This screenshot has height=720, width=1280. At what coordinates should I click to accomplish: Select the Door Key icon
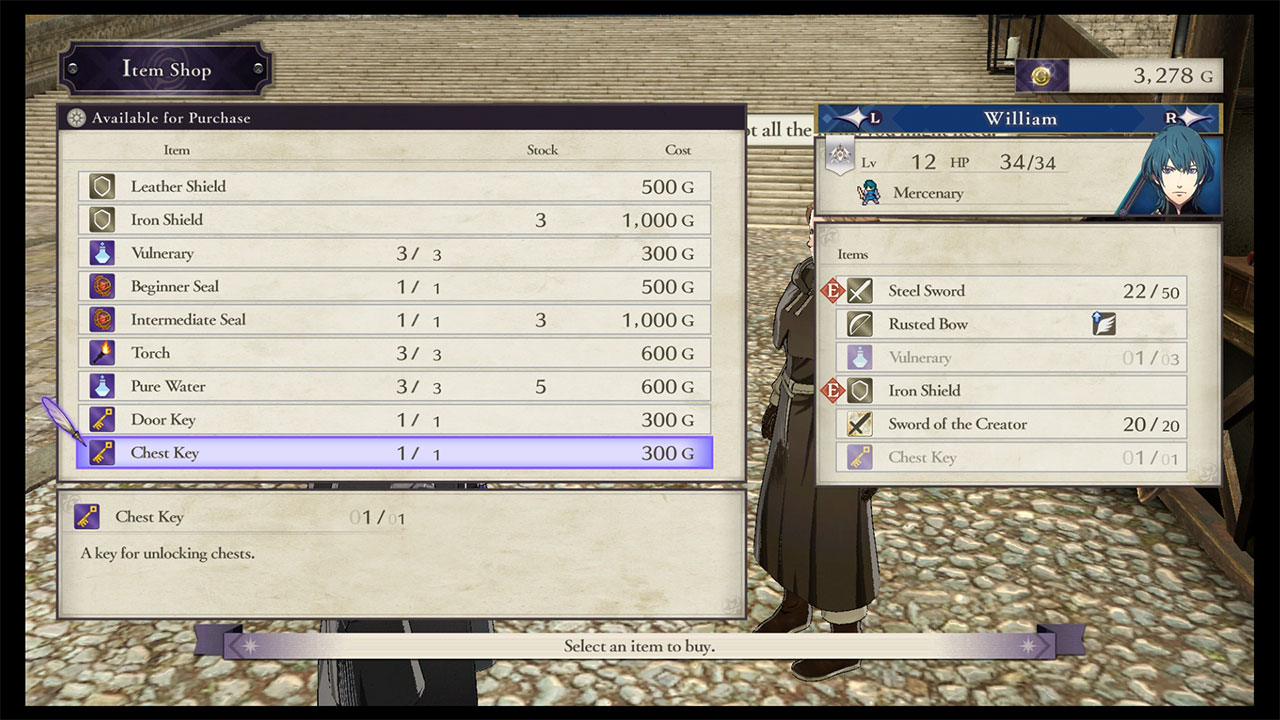click(102, 419)
